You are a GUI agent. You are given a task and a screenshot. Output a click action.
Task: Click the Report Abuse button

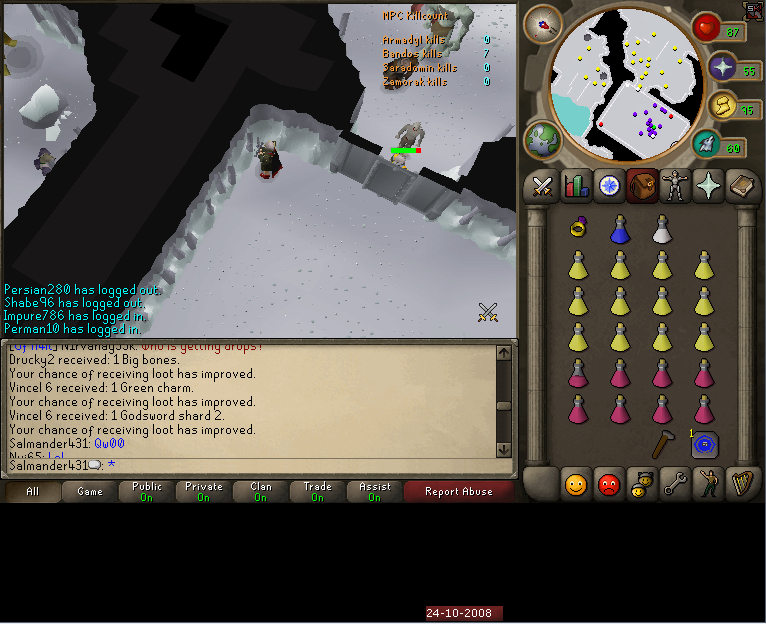457,492
